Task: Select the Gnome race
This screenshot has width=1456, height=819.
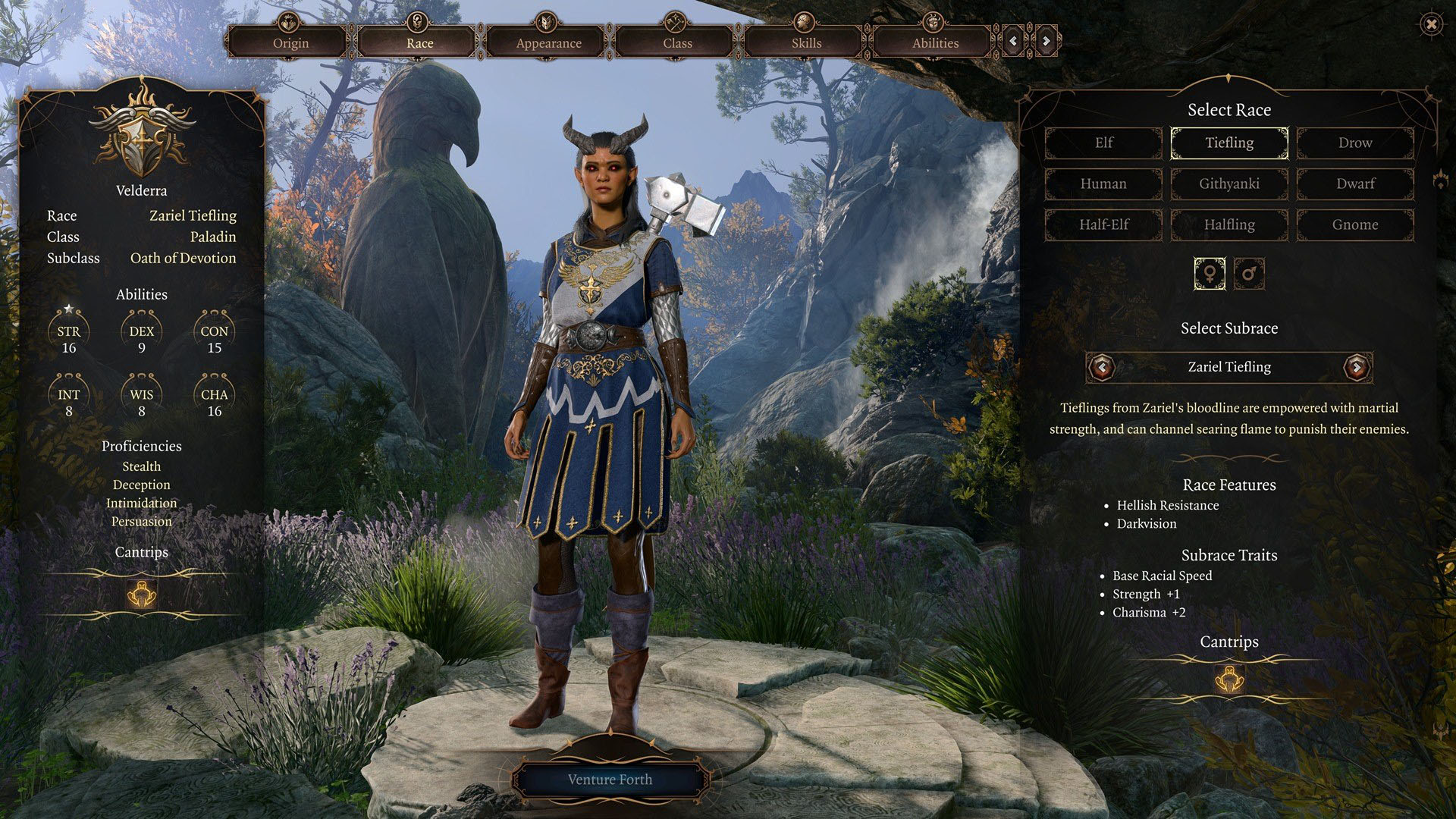Action: [x=1355, y=224]
